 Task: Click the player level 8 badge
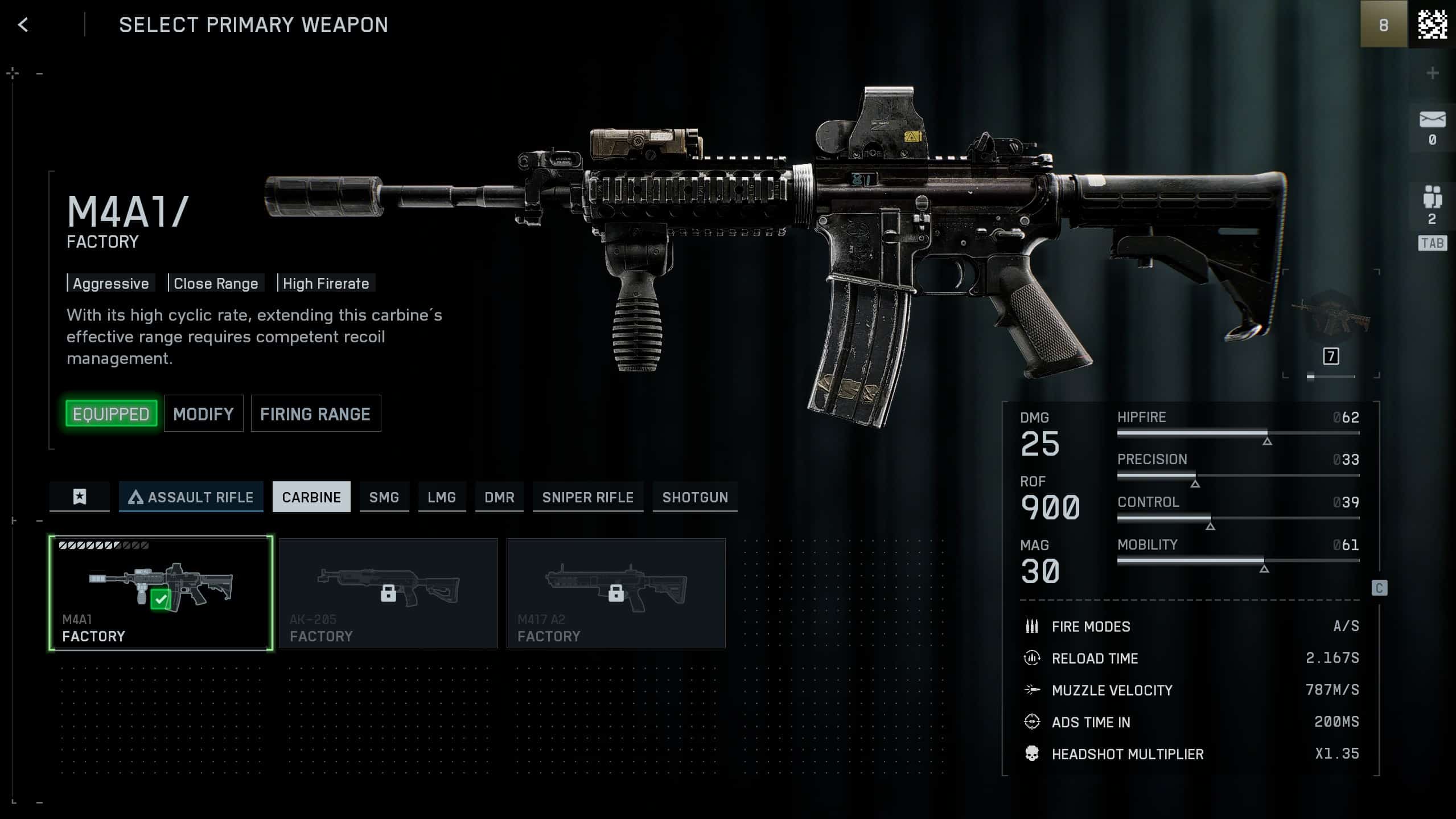tap(1384, 25)
